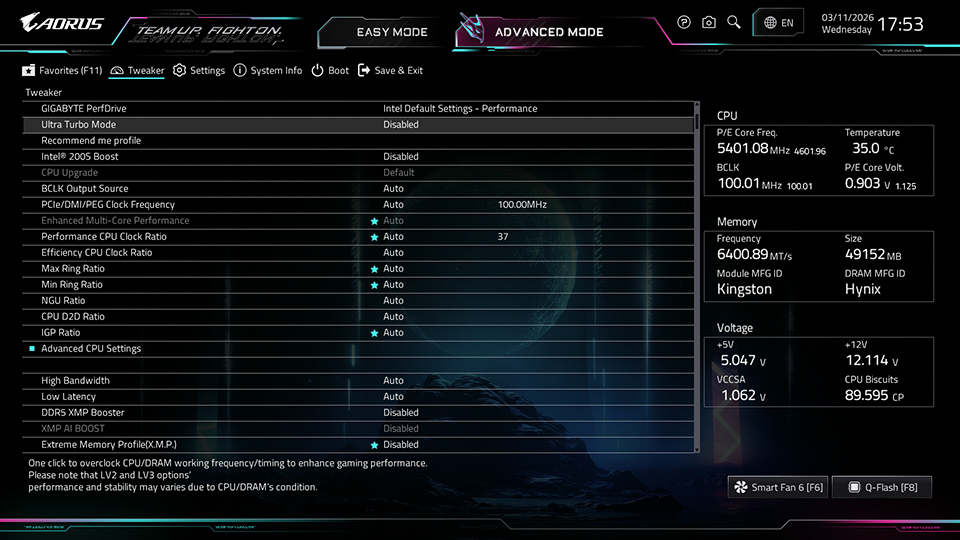Change the EN language selector
Viewport: 960px width, 540px height.
point(779,22)
